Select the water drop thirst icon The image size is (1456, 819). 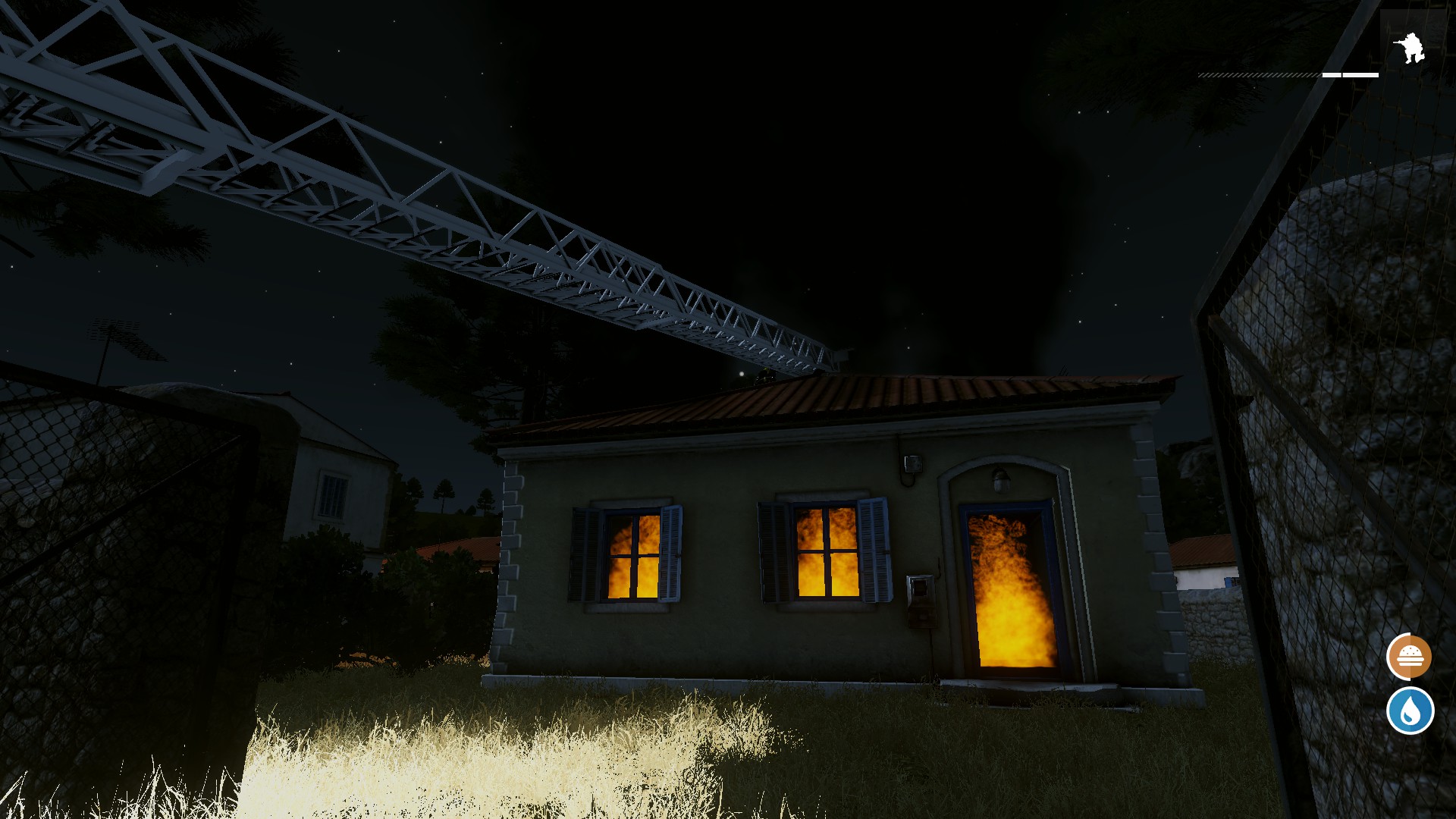(1410, 711)
